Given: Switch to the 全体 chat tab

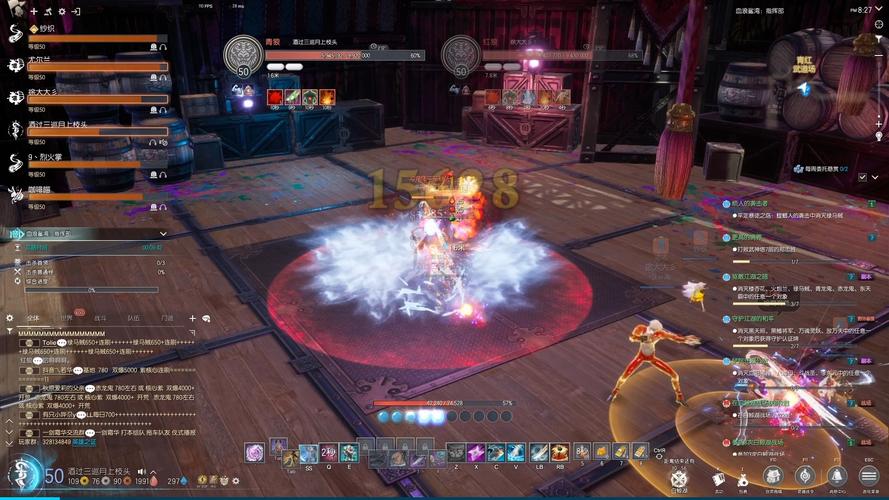Looking at the screenshot, I should pyautogui.click(x=33, y=318).
